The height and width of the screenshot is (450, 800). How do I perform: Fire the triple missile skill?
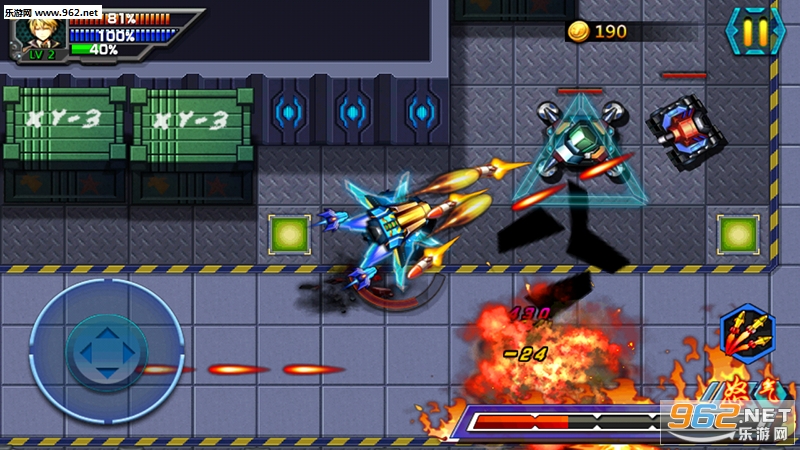tap(748, 335)
